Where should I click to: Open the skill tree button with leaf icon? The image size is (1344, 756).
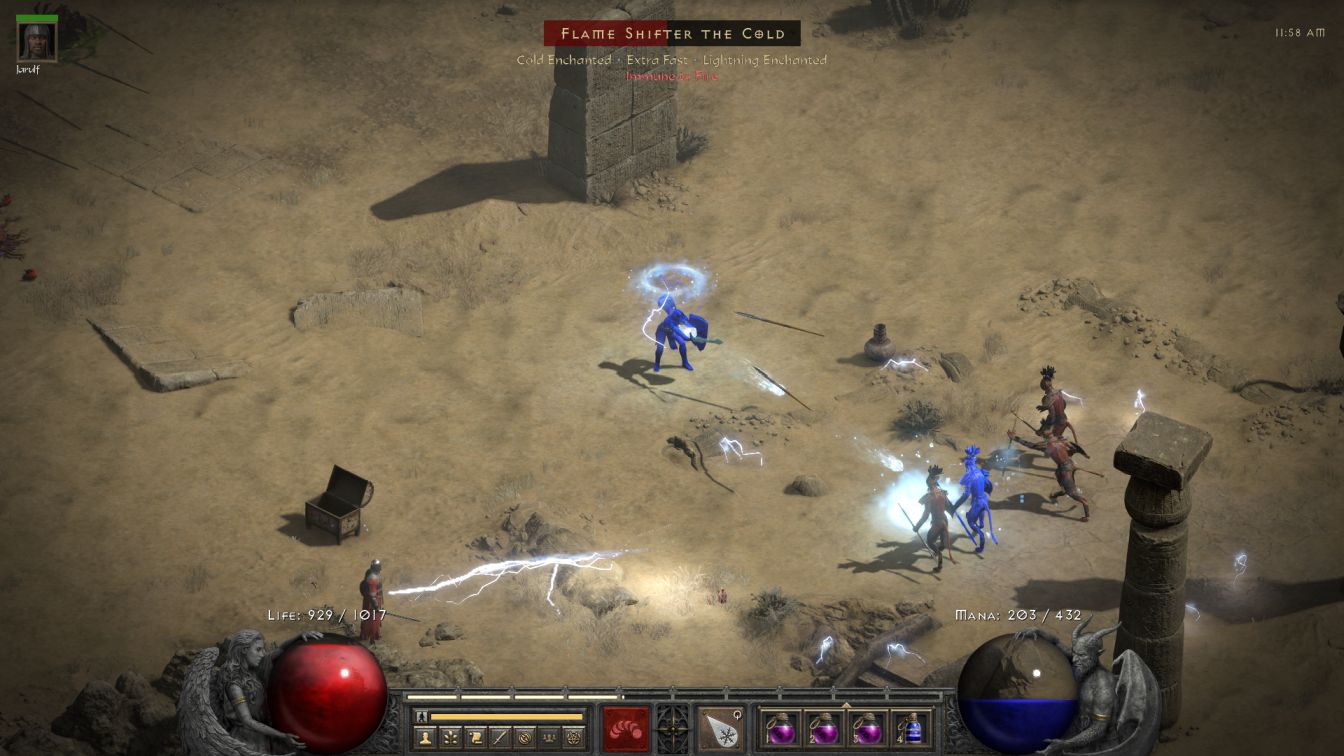(x=451, y=738)
